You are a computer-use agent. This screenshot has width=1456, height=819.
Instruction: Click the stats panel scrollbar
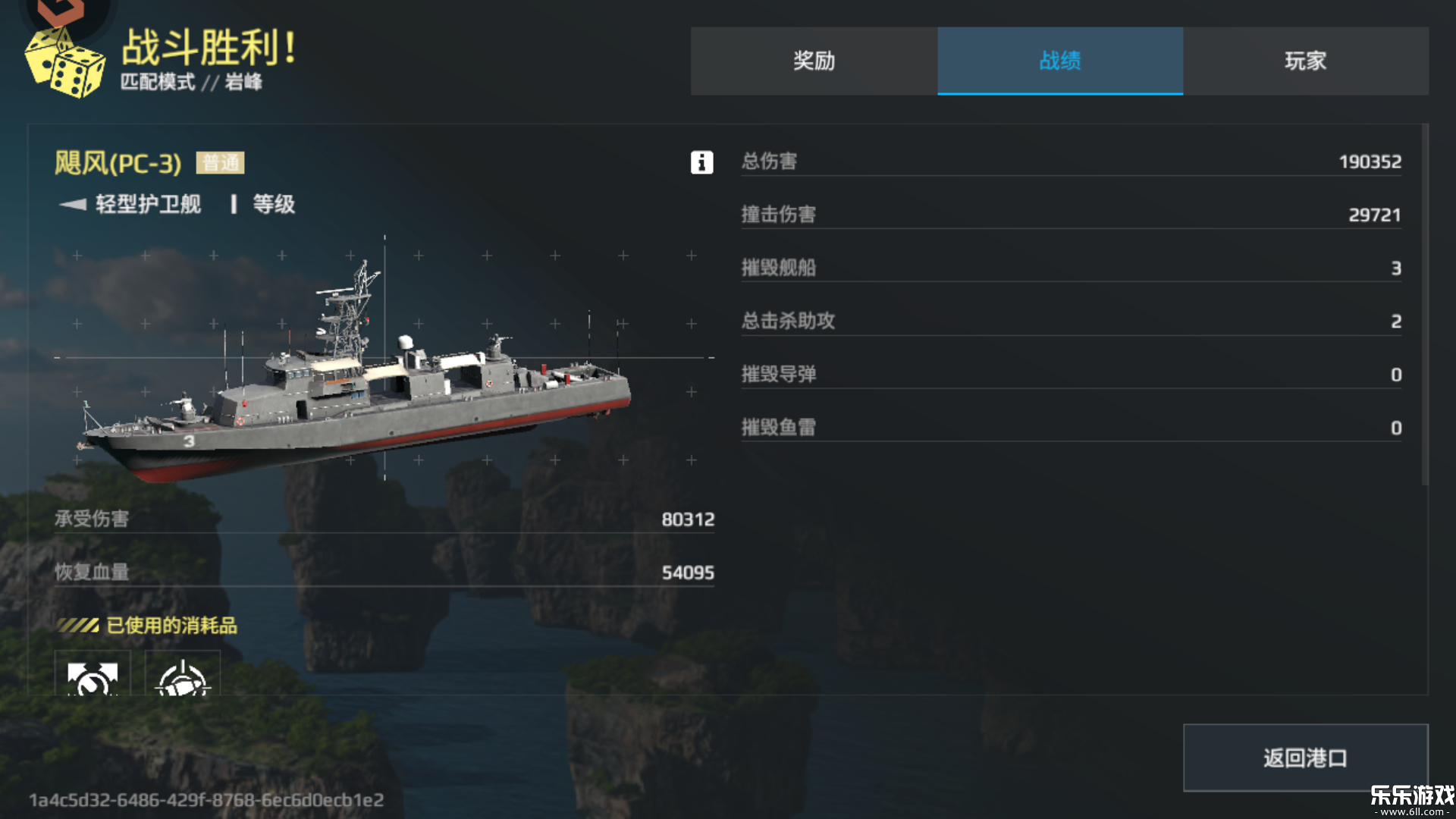1425,303
